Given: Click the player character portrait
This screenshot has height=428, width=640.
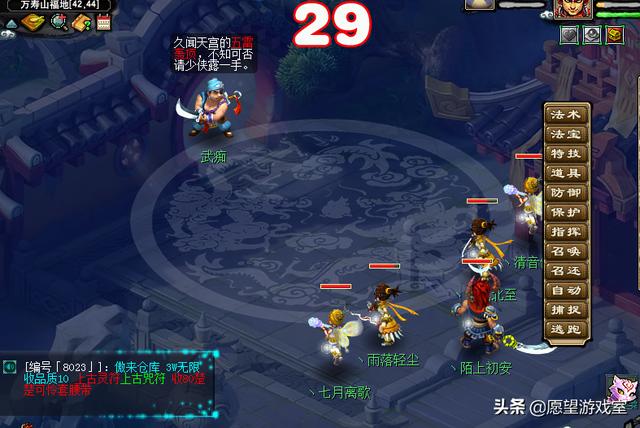Looking at the screenshot, I should coord(574,10).
